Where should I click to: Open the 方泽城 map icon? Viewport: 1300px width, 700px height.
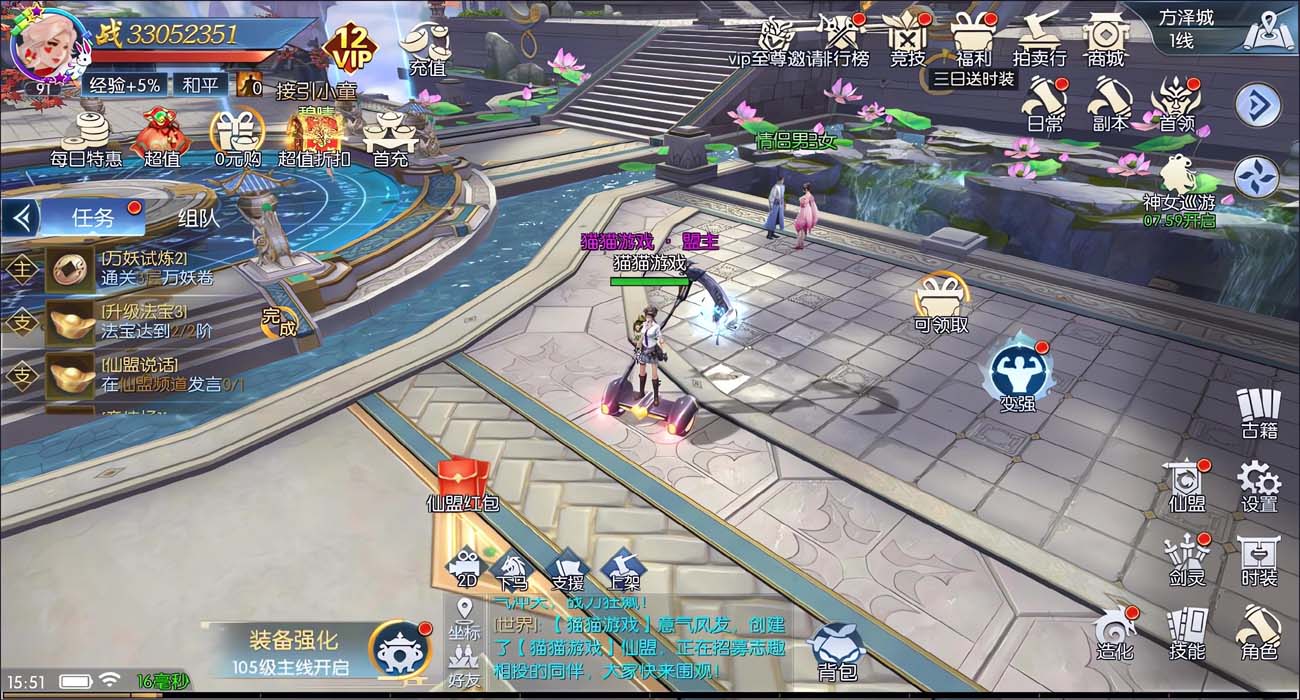[x=1268, y=31]
